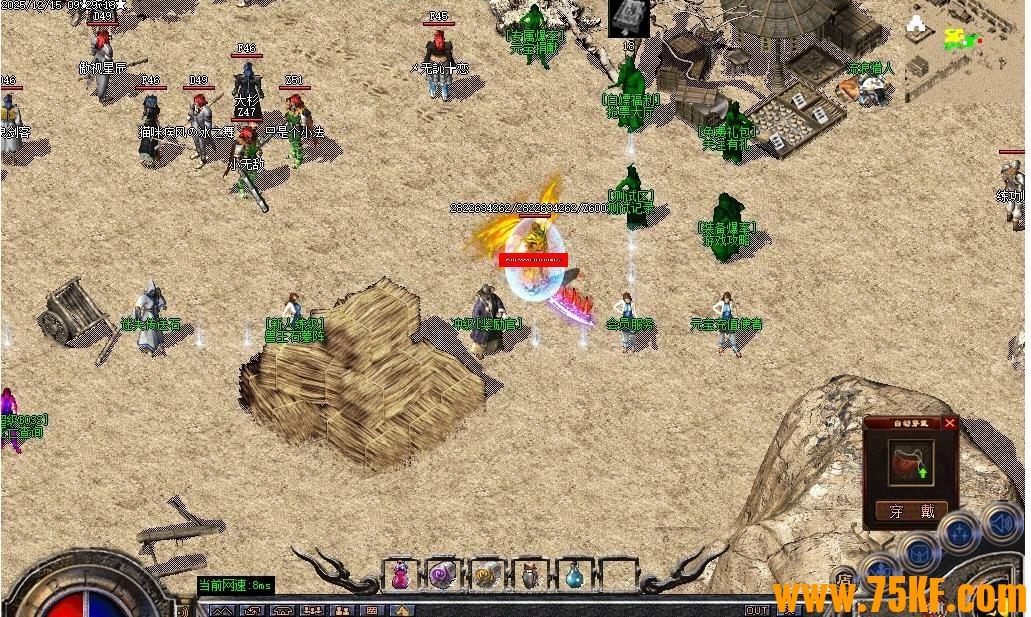Open the sparkle skills round button
Screen dimensions: 1031x617
[x=958, y=533]
